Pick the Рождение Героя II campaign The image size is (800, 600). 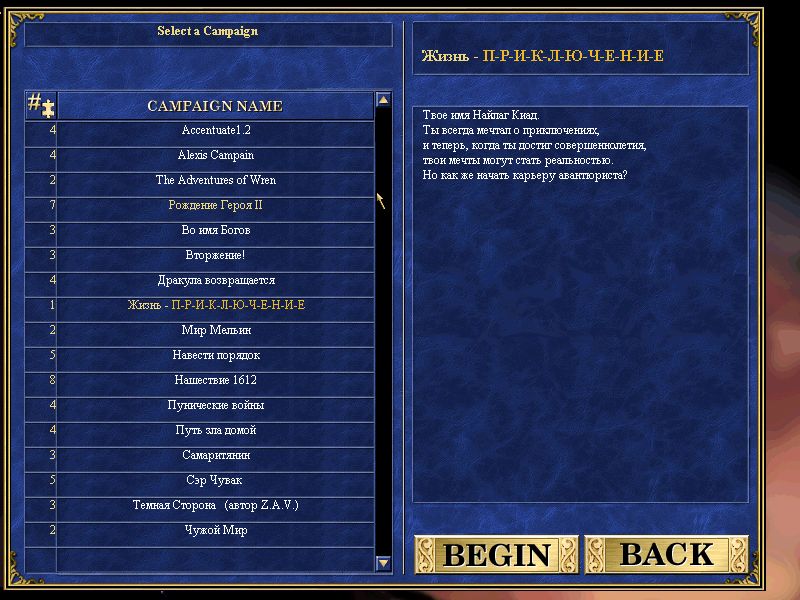[x=215, y=206]
